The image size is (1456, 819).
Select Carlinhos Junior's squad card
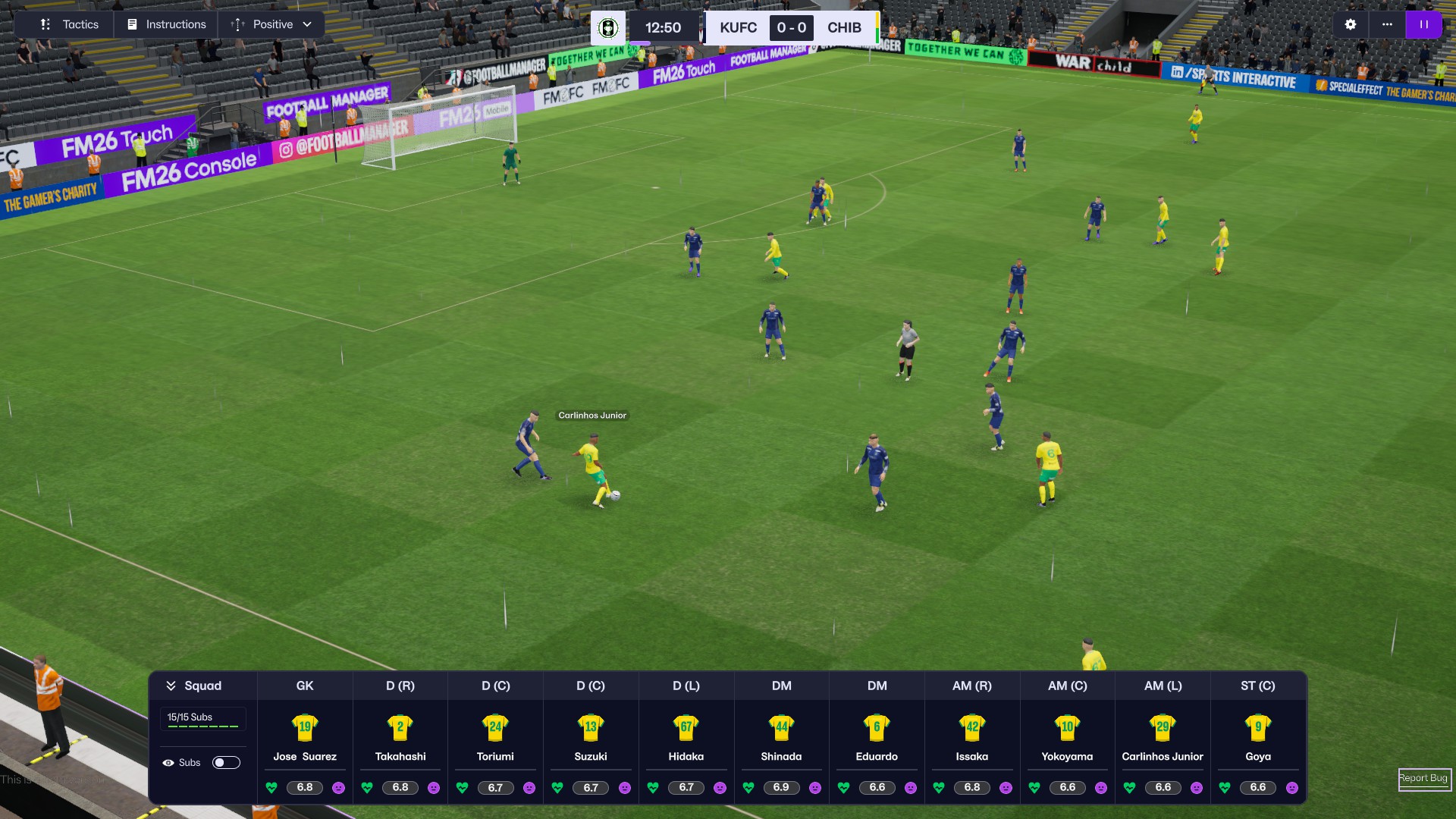(1163, 736)
